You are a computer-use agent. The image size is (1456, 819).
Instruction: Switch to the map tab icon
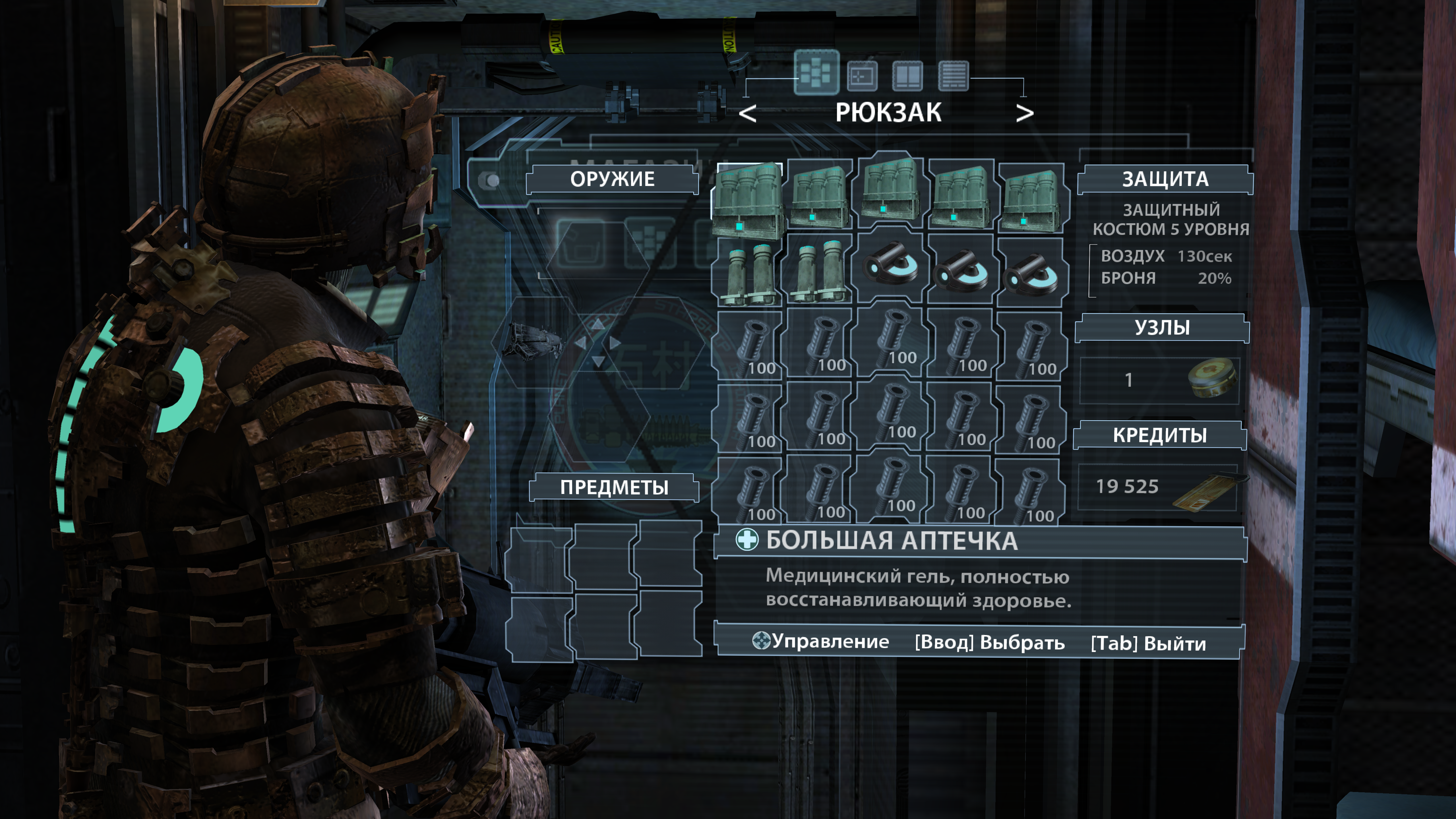pyautogui.click(x=862, y=76)
